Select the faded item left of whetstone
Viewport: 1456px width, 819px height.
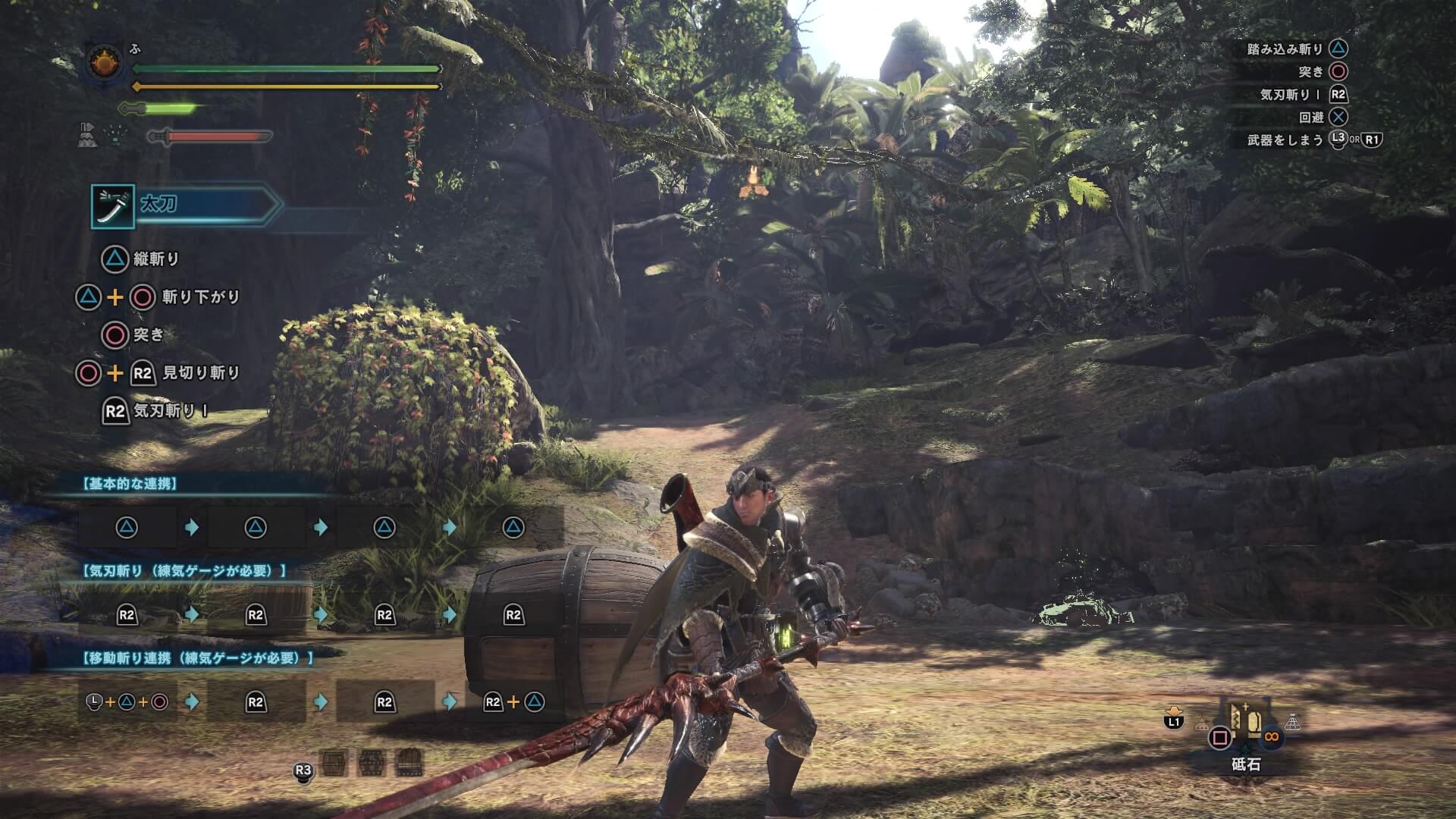click(x=1201, y=724)
